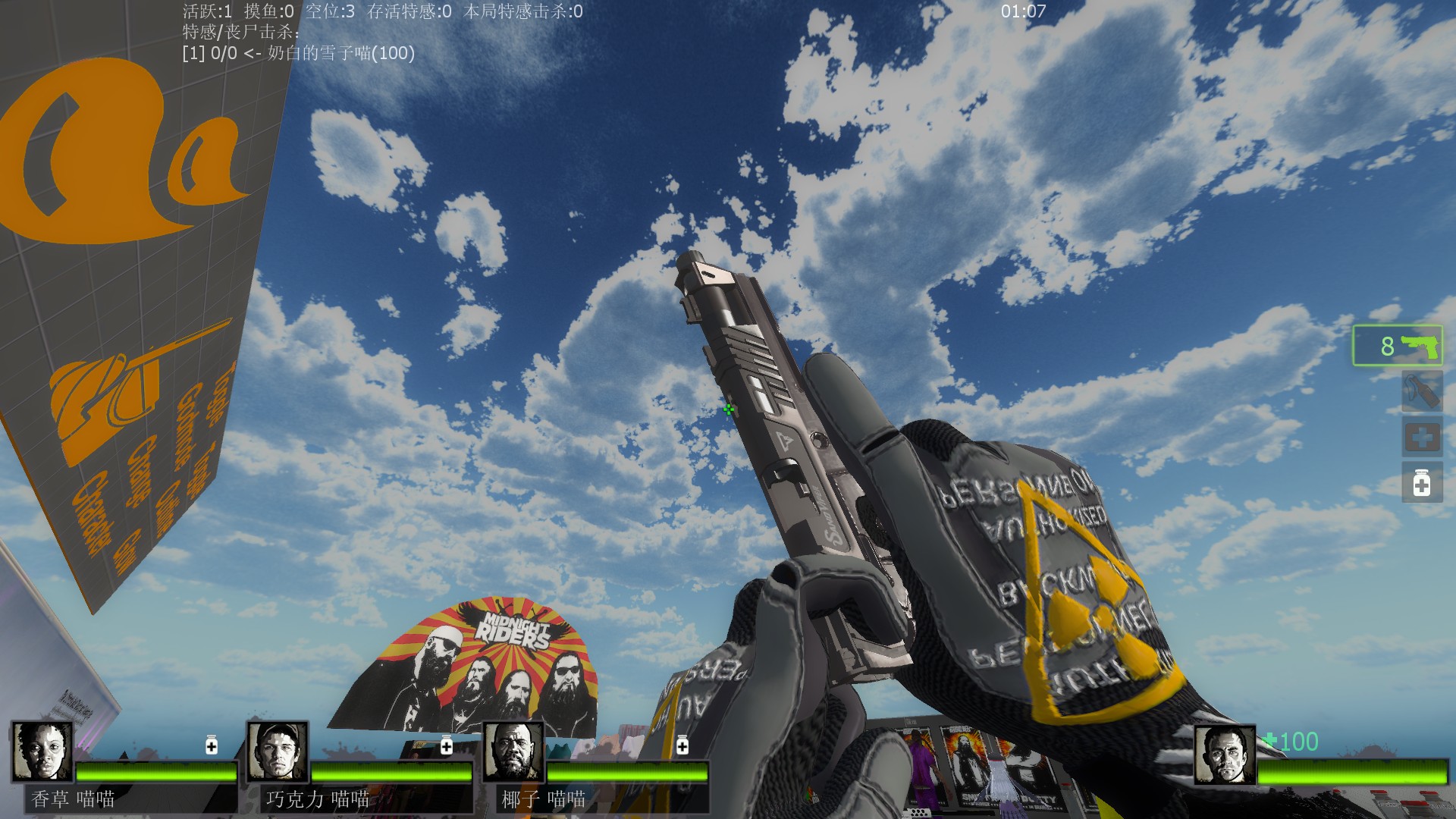
Task: Select the pistol weapon slot
Action: point(1398,346)
